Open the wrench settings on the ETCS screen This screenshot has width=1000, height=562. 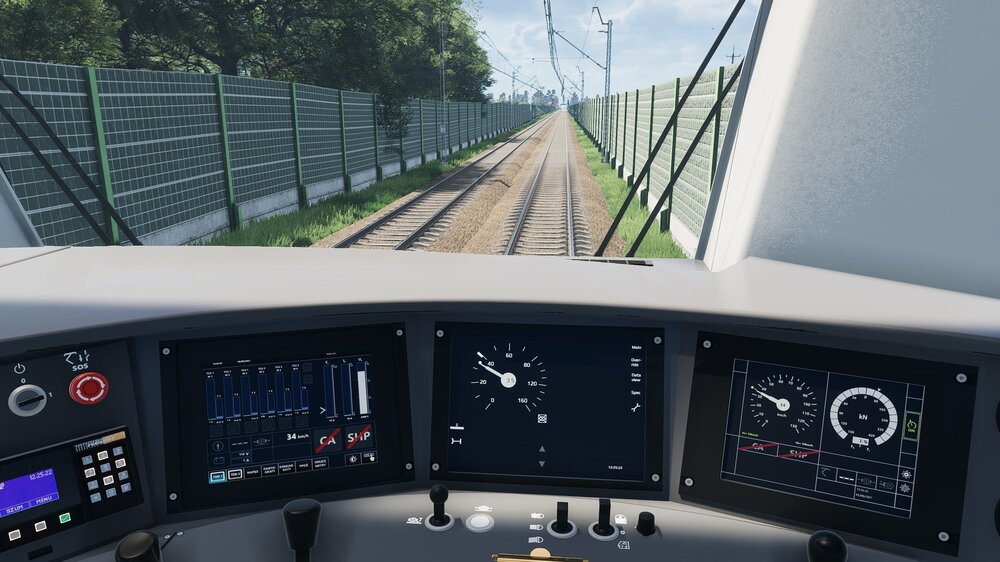[x=635, y=407]
